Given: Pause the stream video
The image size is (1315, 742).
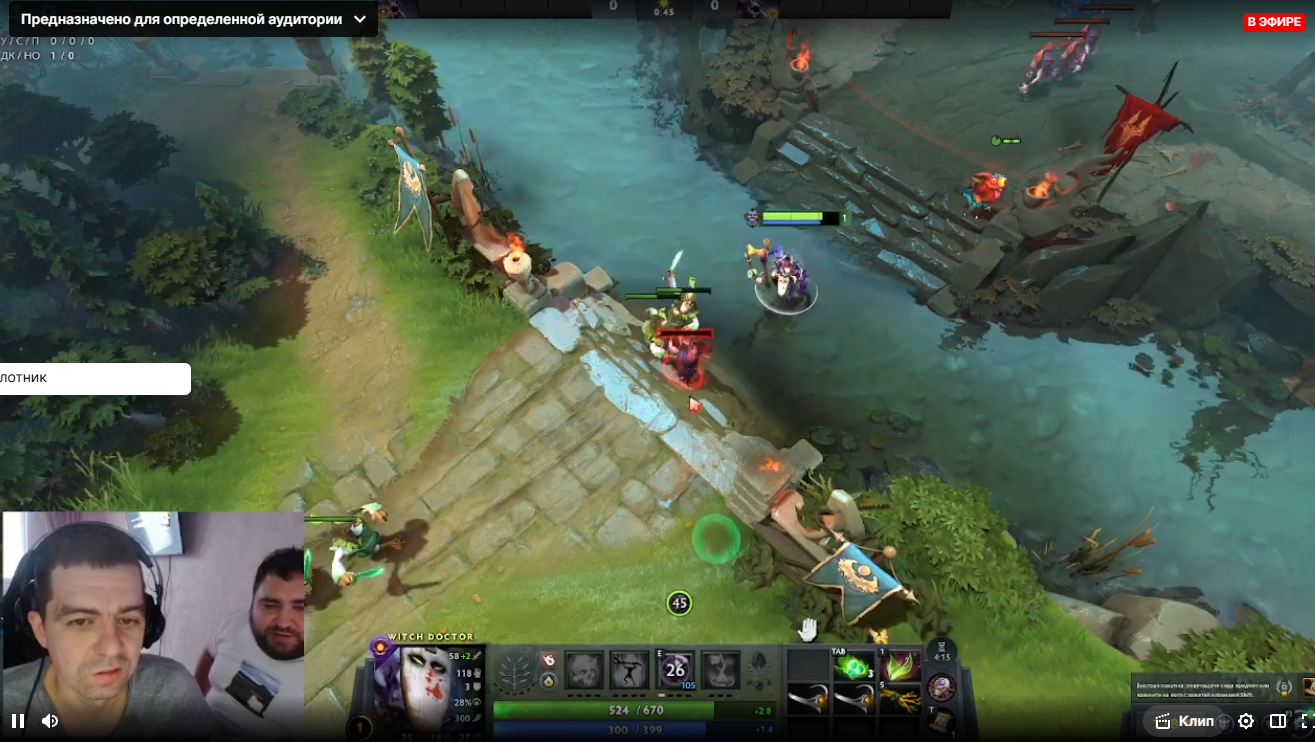Looking at the screenshot, I should coord(17,720).
